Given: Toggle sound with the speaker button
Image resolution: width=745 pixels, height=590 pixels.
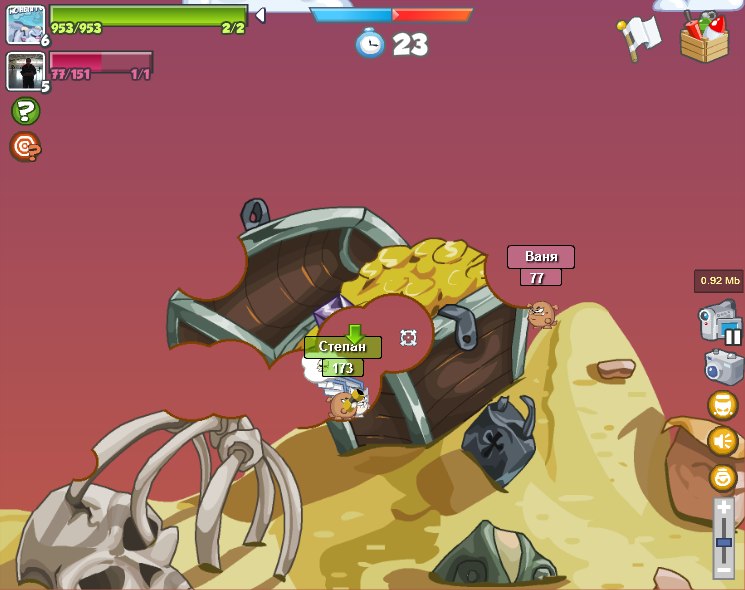Looking at the screenshot, I should (723, 441).
